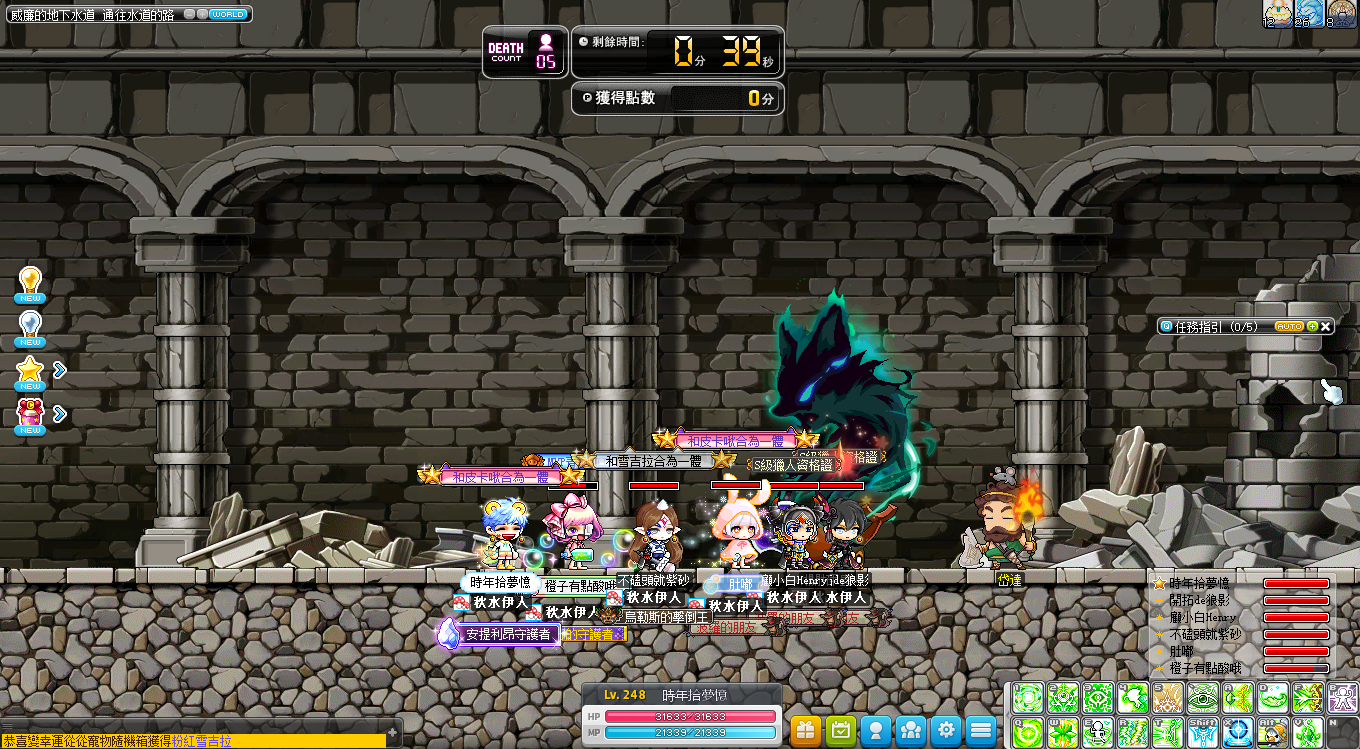Open the community group menu
Viewport: 1360px width, 749px height.
[x=911, y=730]
